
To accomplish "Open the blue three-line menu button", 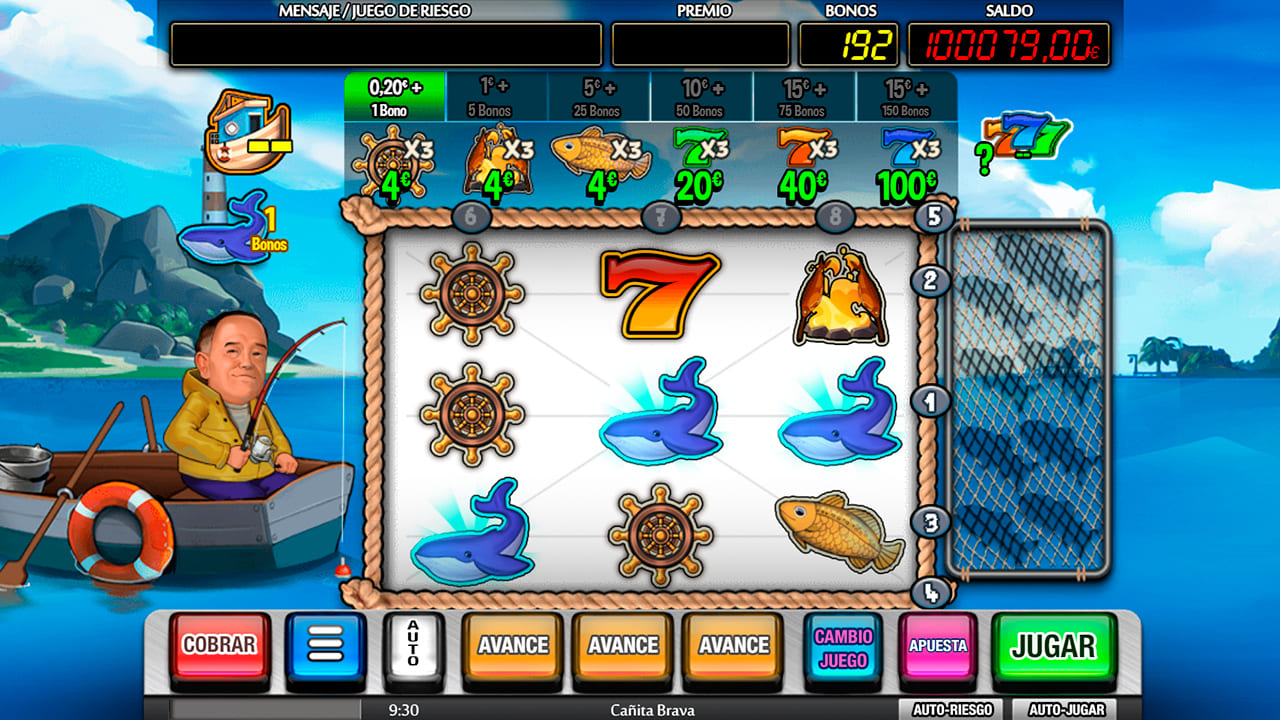I will (326, 646).
